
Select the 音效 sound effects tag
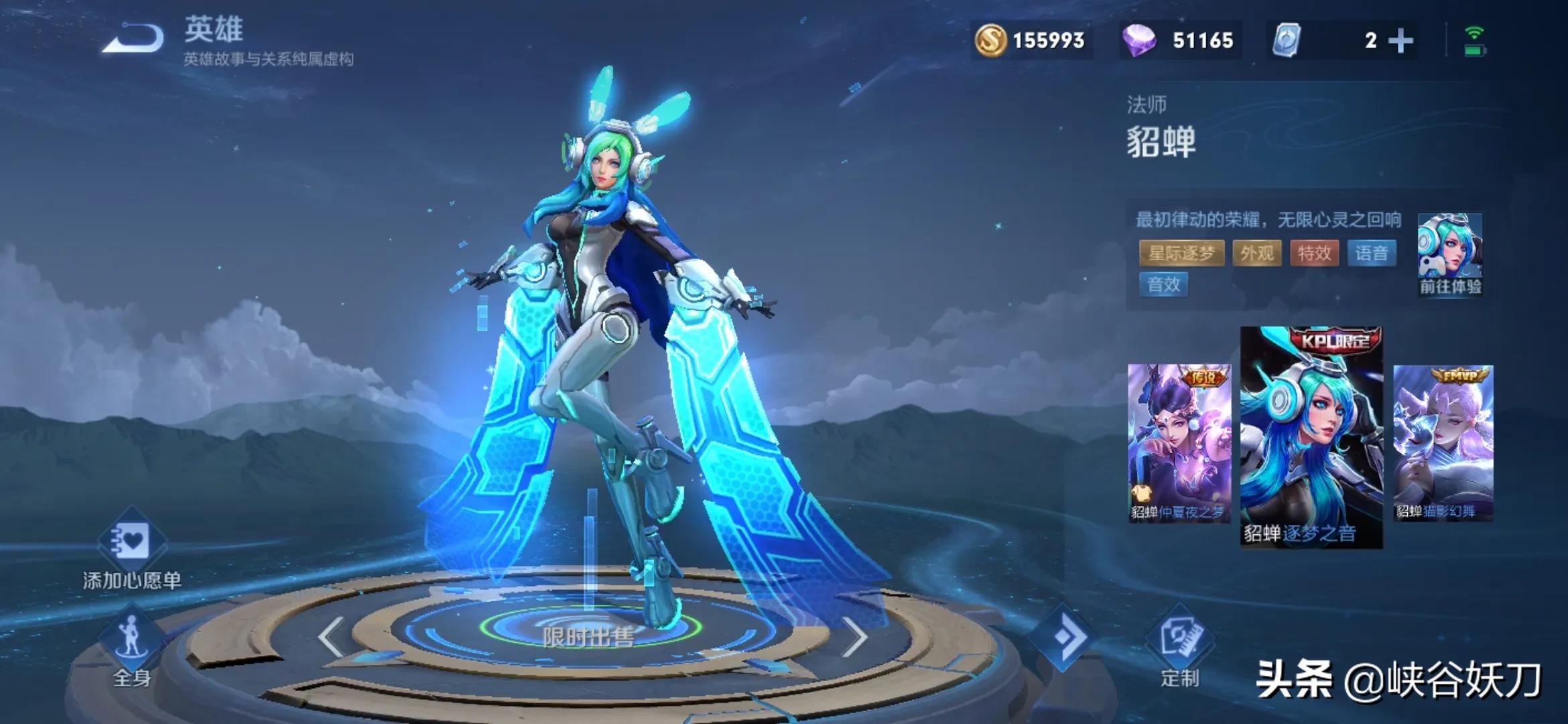pyautogui.click(x=1164, y=285)
